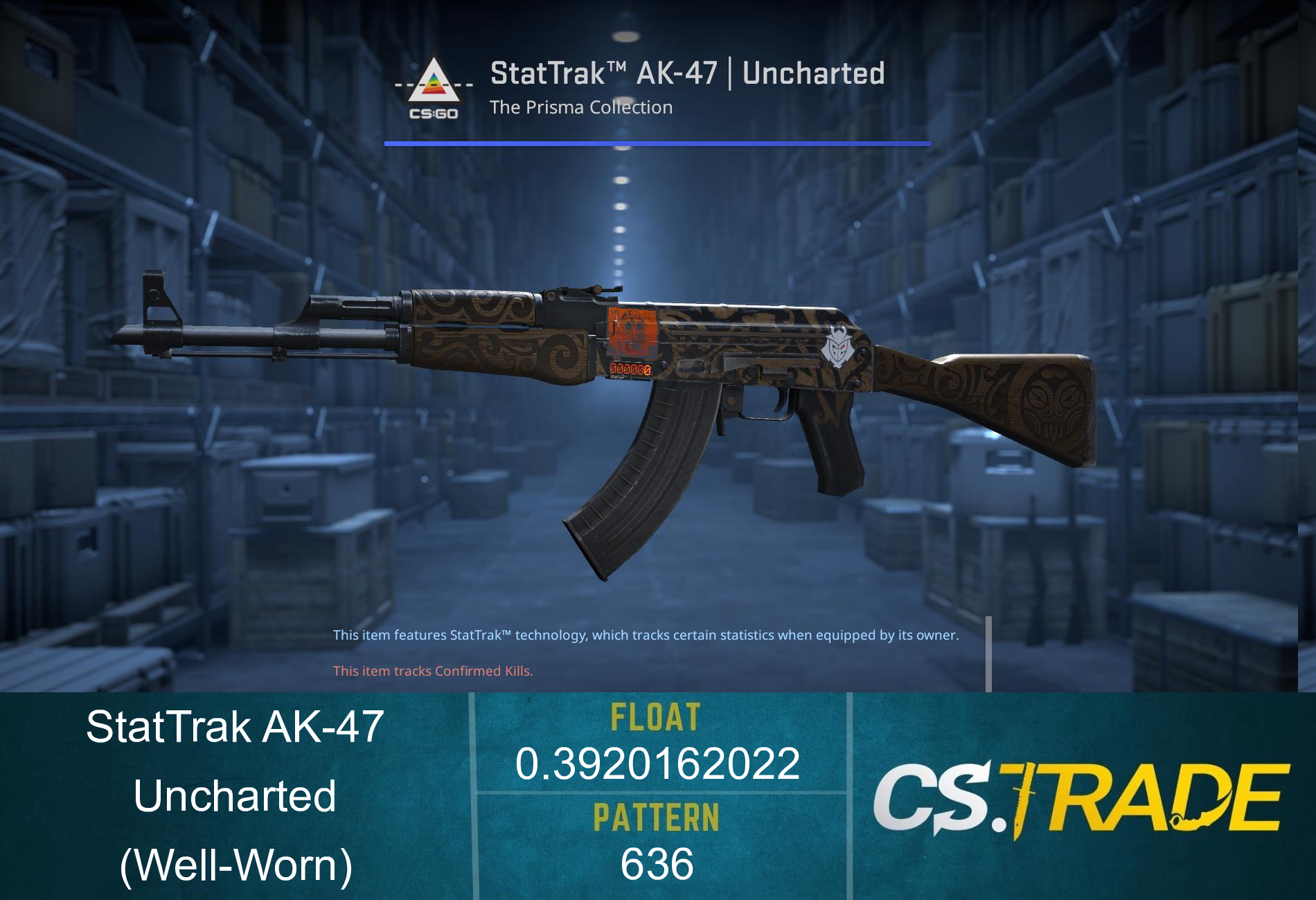This screenshot has width=1316, height=900.
Task: Click the blue divider bar under the title
Action: (x=657, y=142)
